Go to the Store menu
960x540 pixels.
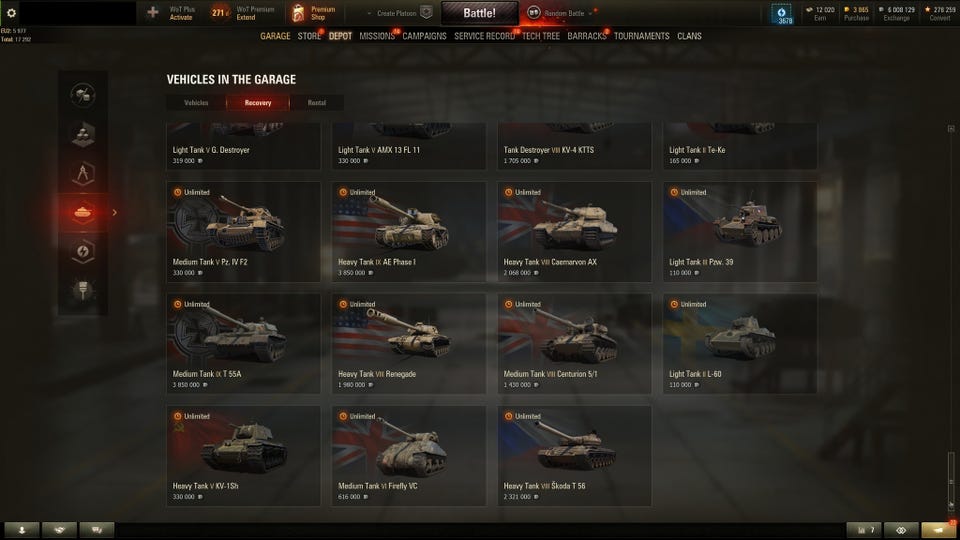309,36
